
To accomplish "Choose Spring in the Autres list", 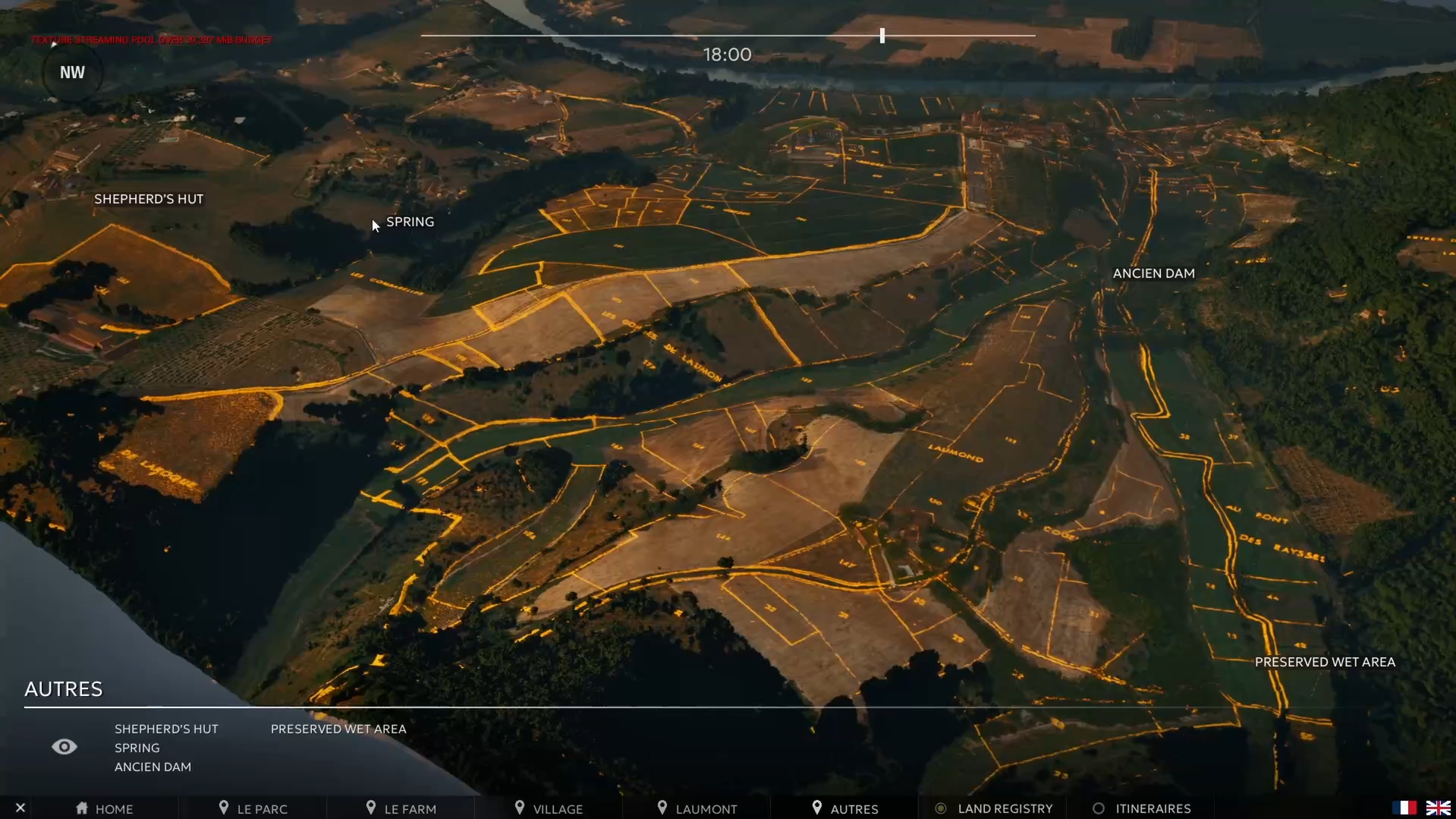I will point(137,748).
